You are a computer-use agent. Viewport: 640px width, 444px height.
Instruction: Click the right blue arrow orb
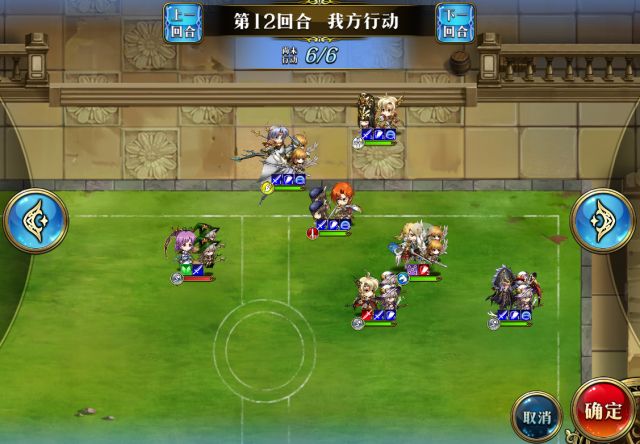603,220
